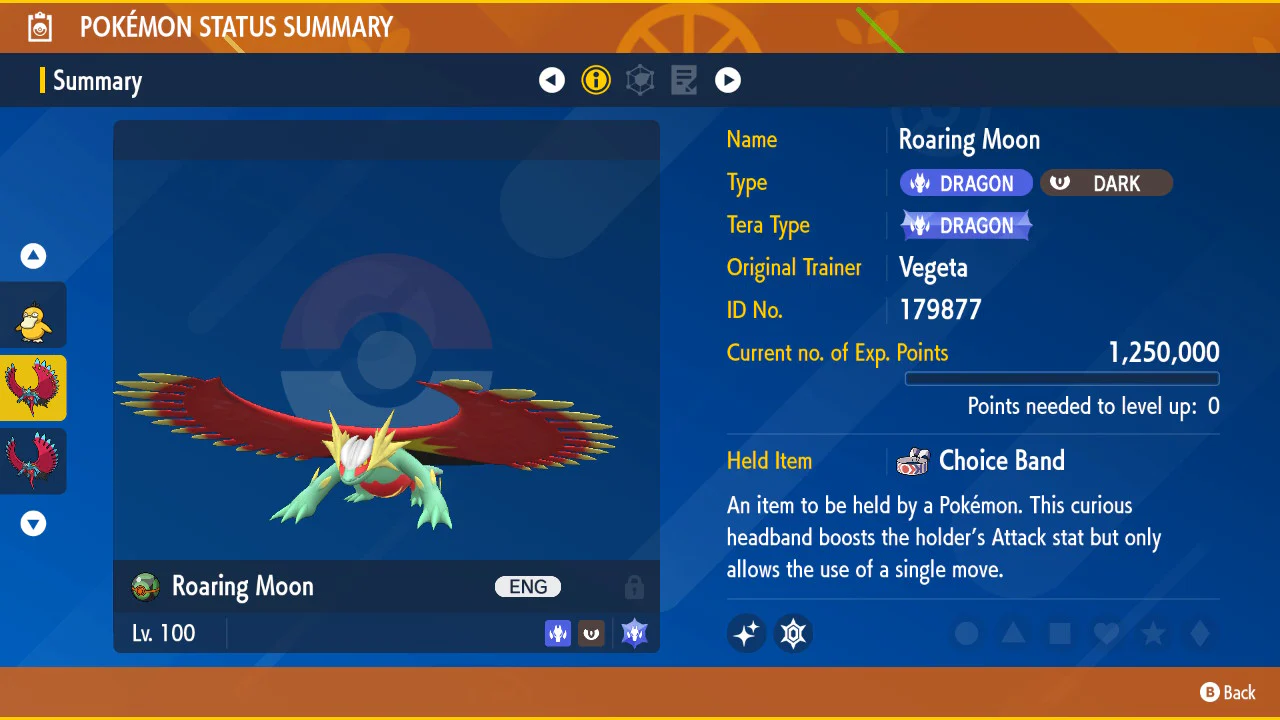
Task: Toggle the triangle marking
Action: point(1013,633)
